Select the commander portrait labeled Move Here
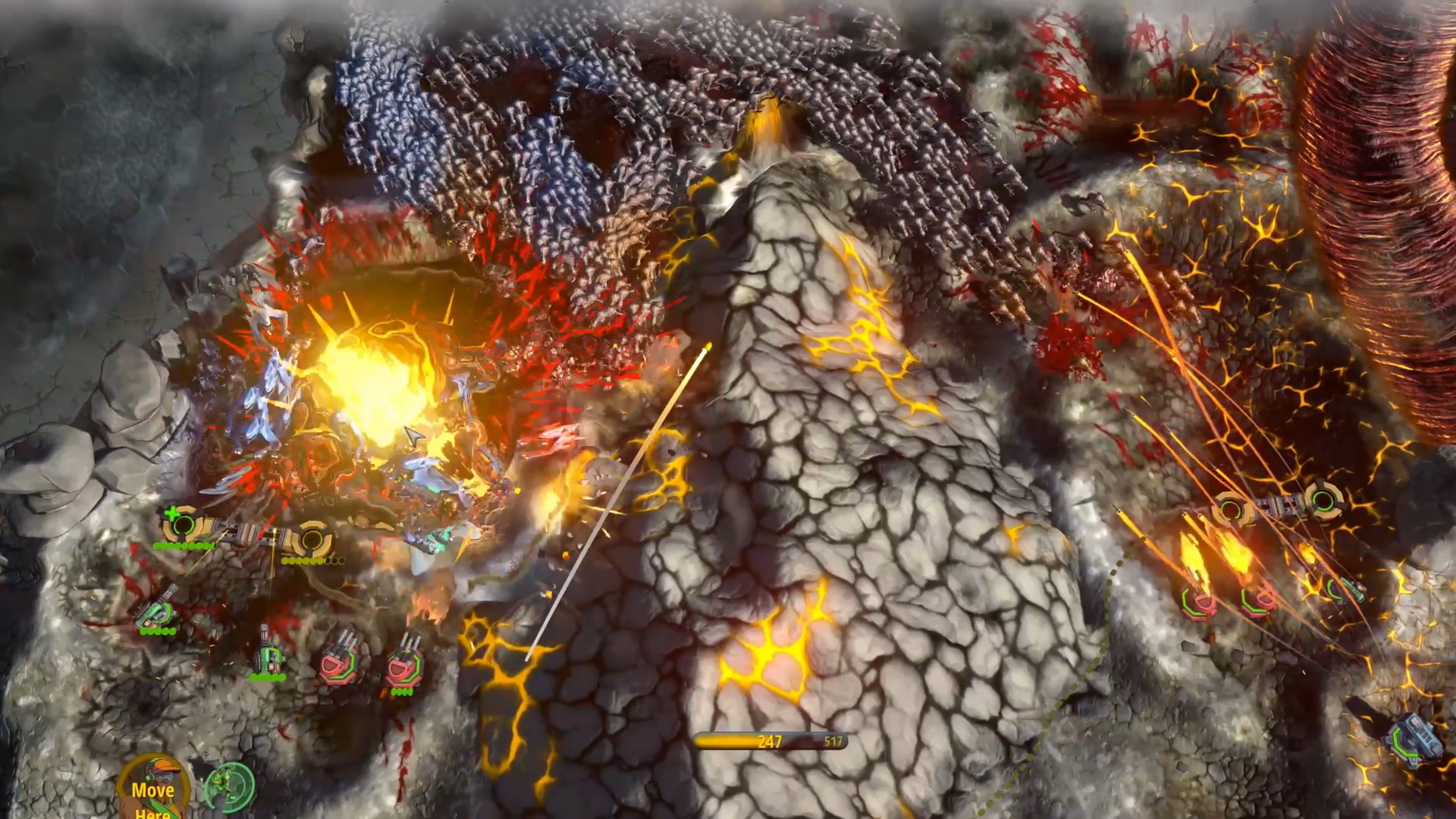Image resolution: width=1456 pixels, height=819 pixels. (152, 789)
